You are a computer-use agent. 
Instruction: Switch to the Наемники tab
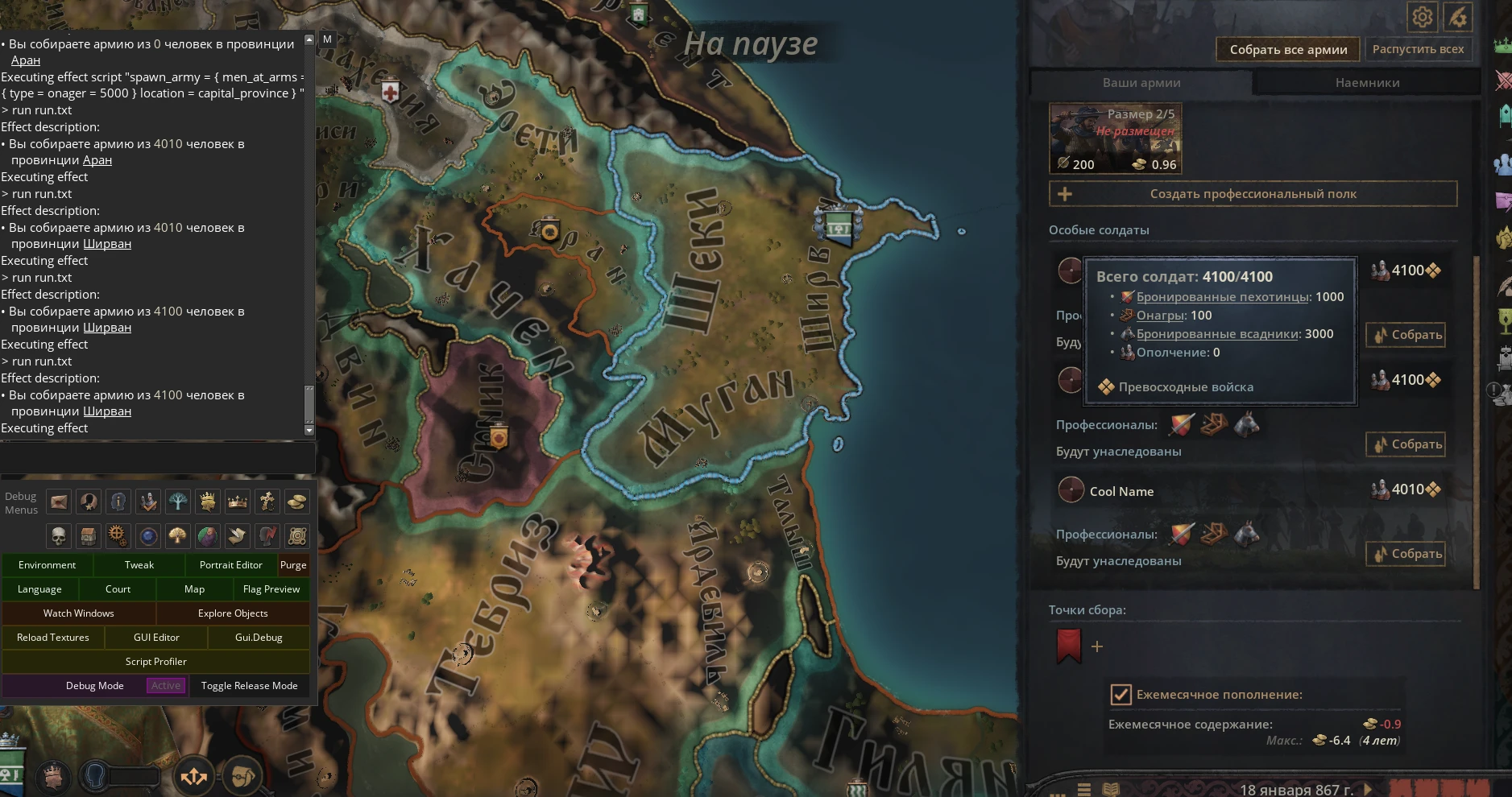(x=1367, y=82)
